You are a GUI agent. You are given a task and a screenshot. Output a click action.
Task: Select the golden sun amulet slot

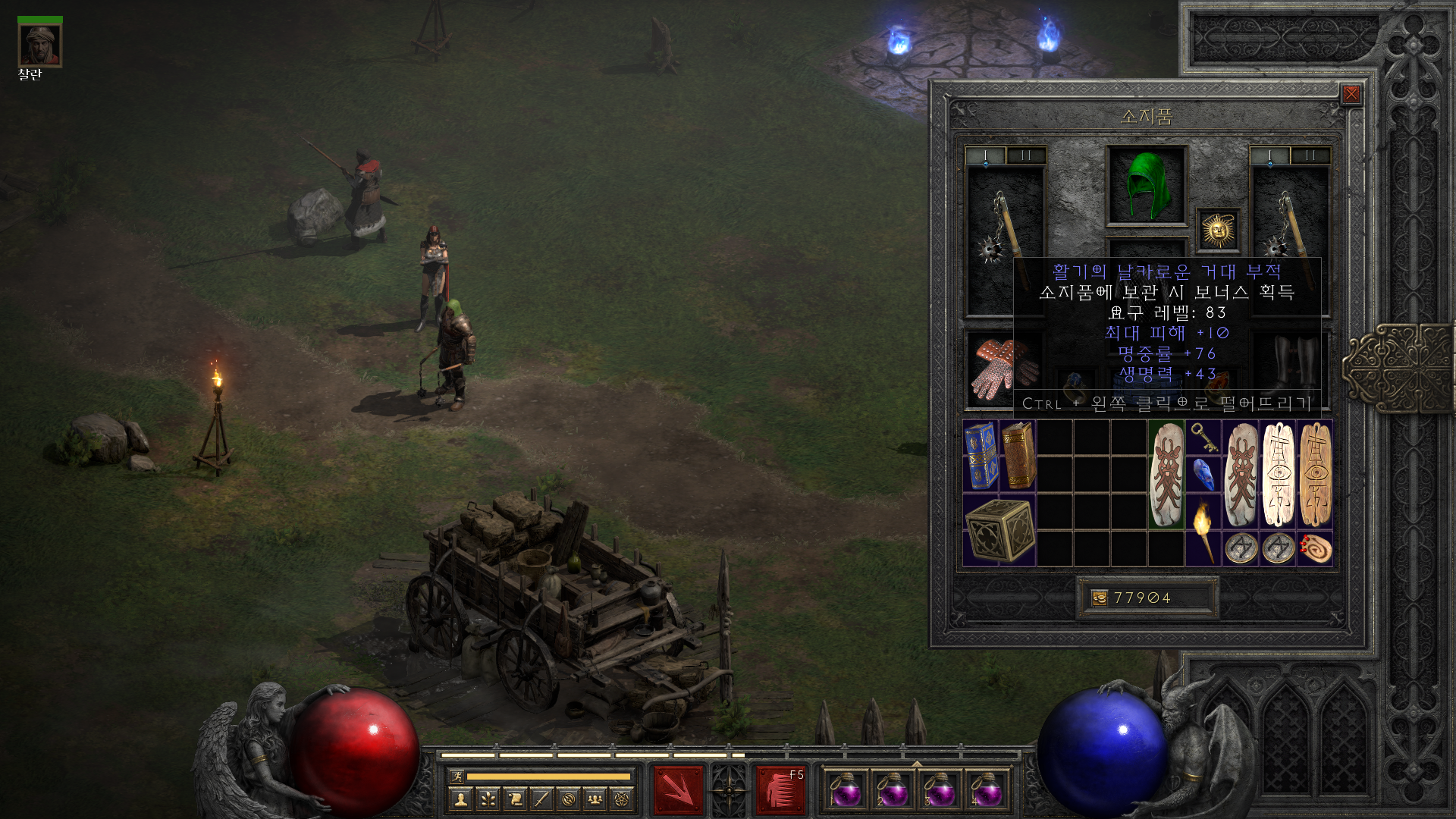[1218, 230]
